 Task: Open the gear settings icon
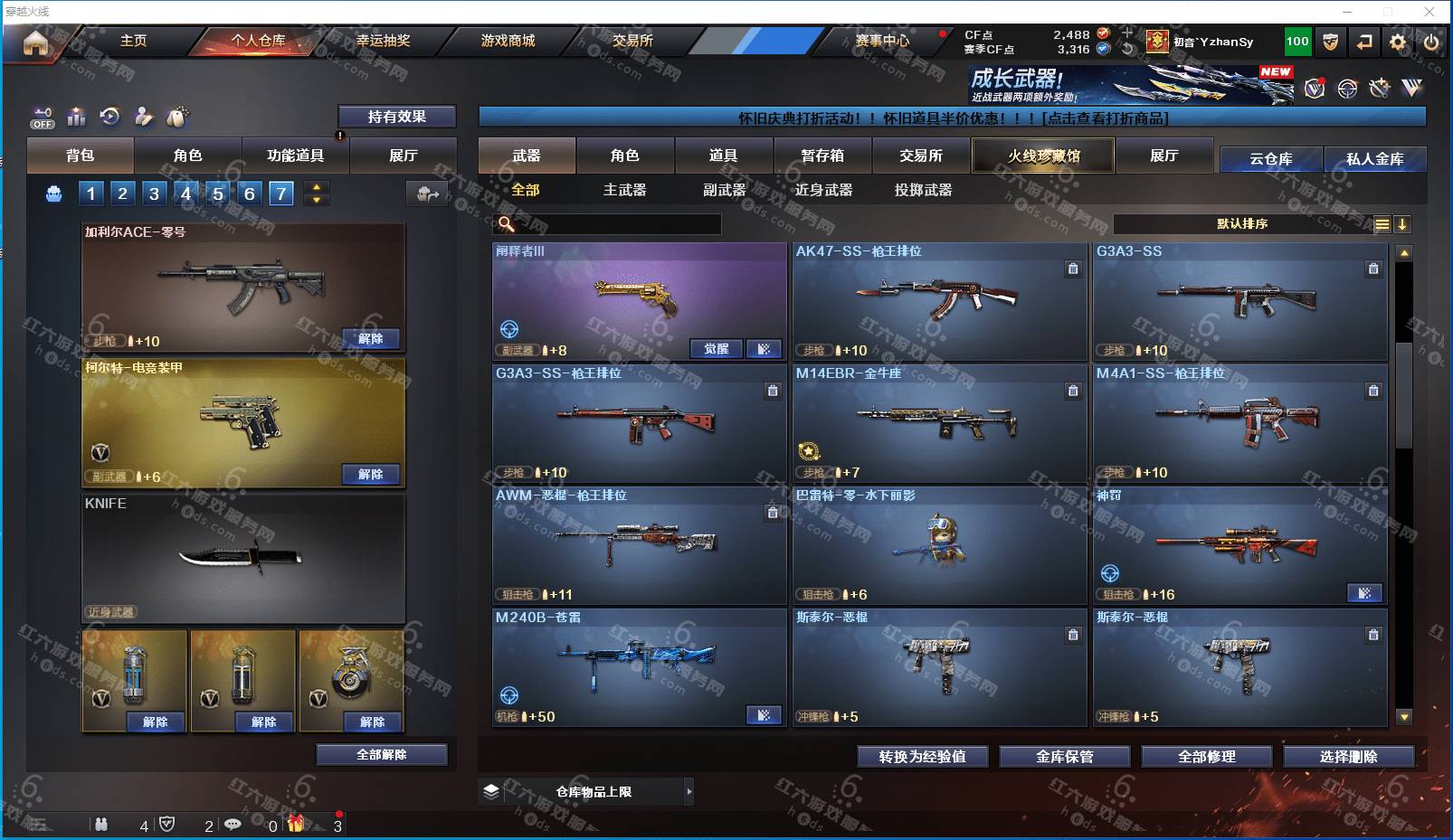[x=1398, y=42]
